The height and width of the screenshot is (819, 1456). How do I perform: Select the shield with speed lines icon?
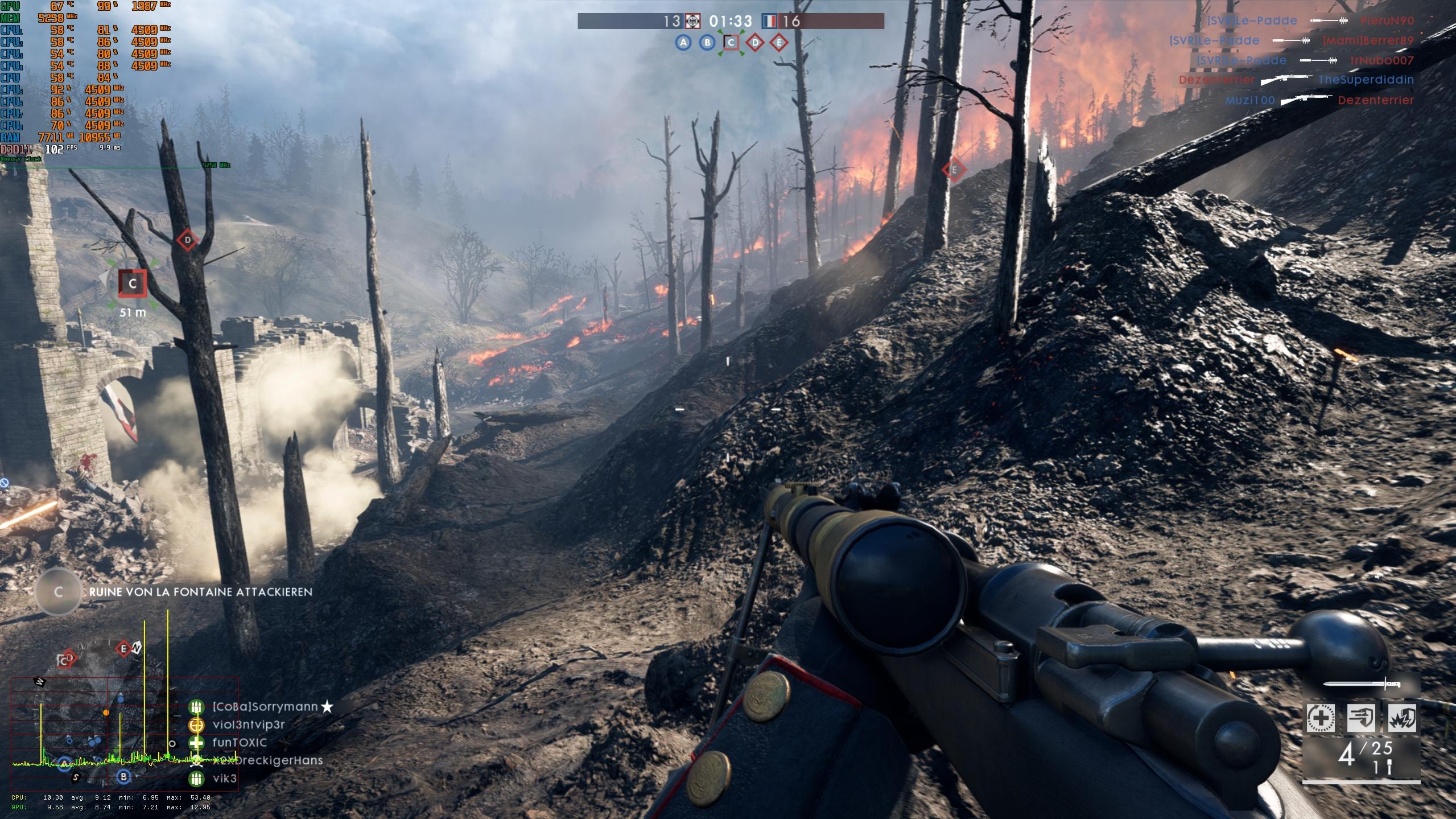[x=1361, y=718]
